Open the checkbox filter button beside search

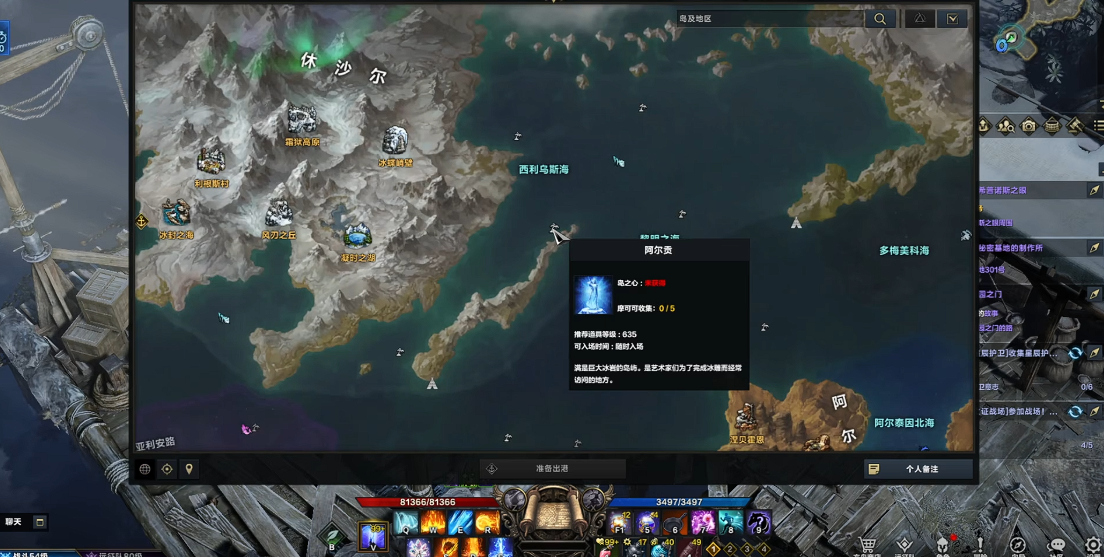pyautogui.click(x=953, y=19)
